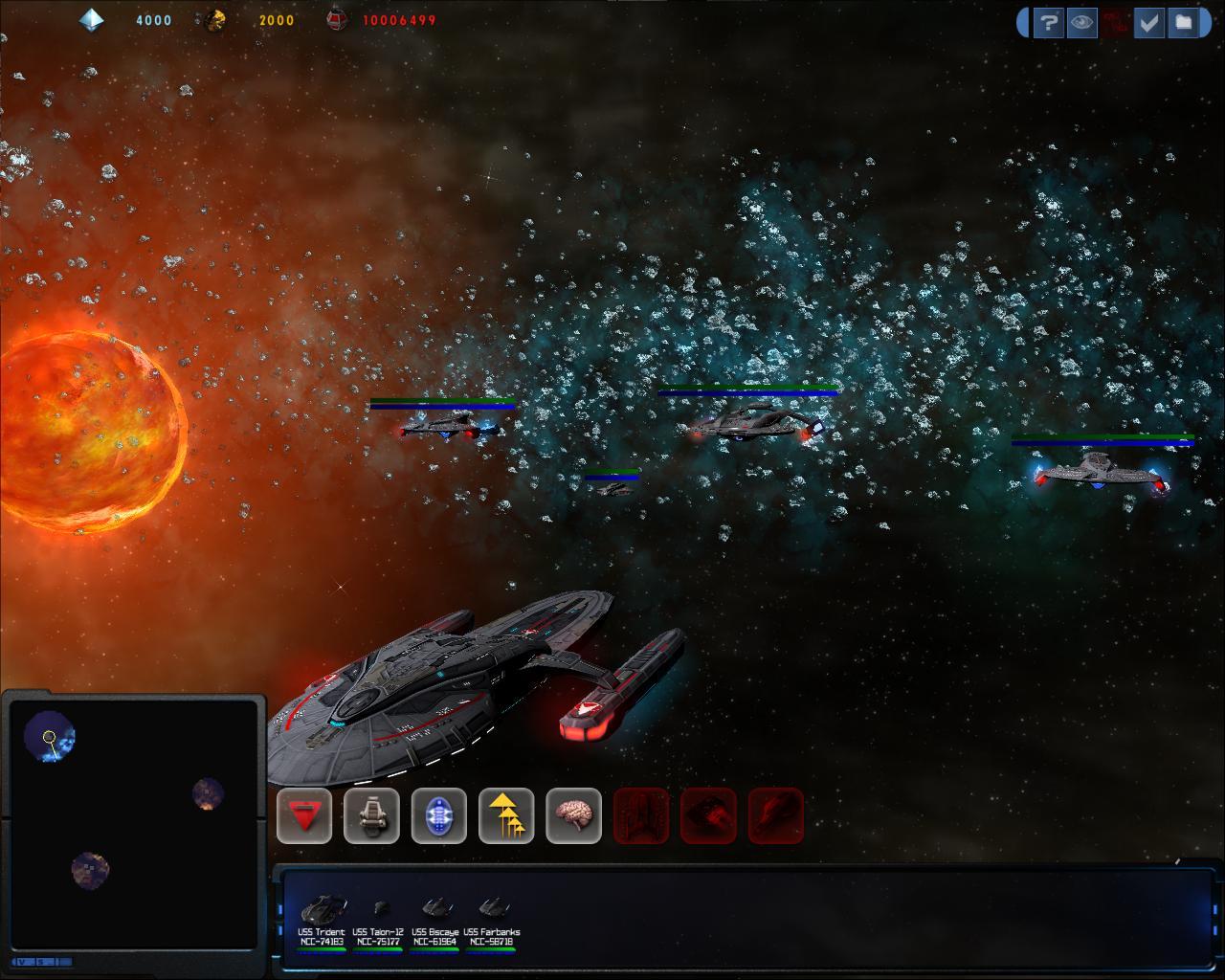Open the brain AI behavior command
Image resolution: width=1225 pixels, height=980 pixels.
click(573, 815)
